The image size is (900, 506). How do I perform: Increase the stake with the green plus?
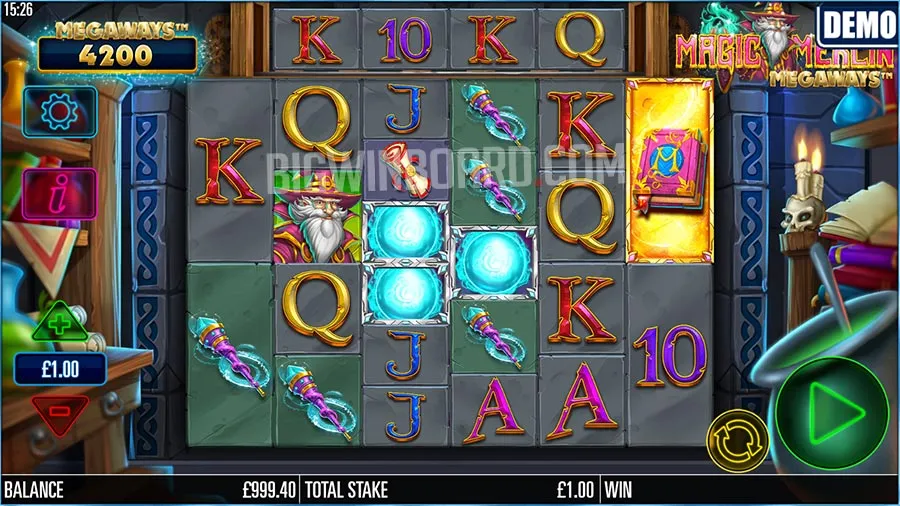[x=59, y=324]
